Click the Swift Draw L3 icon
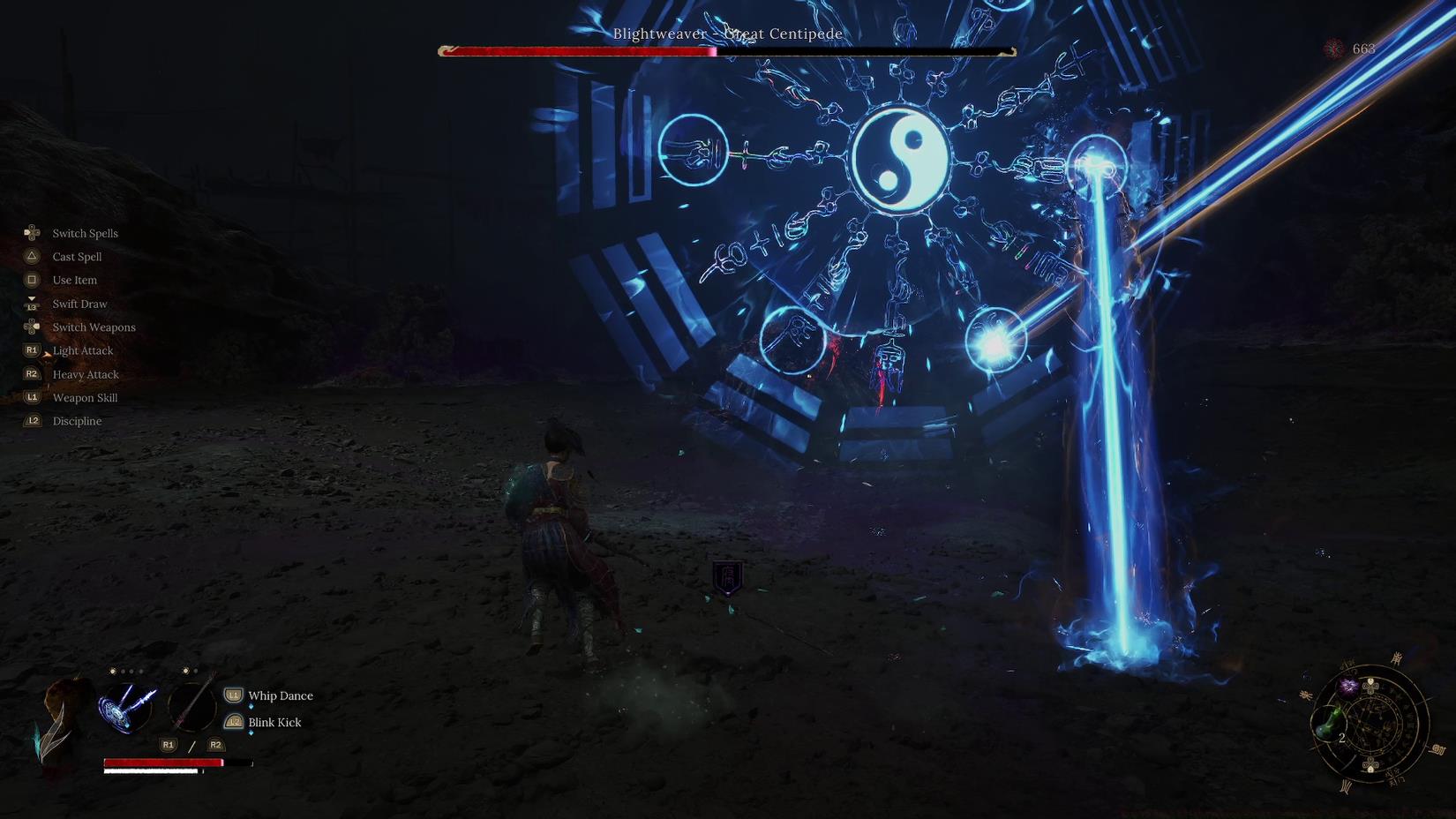 [x=32, y=303]
